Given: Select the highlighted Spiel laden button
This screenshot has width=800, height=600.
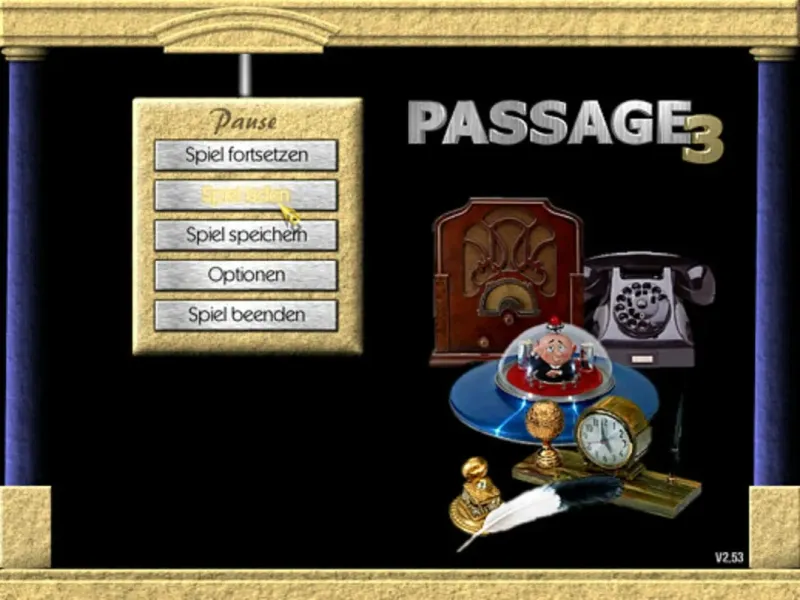Looking at the screenshot, I should 246,195.
